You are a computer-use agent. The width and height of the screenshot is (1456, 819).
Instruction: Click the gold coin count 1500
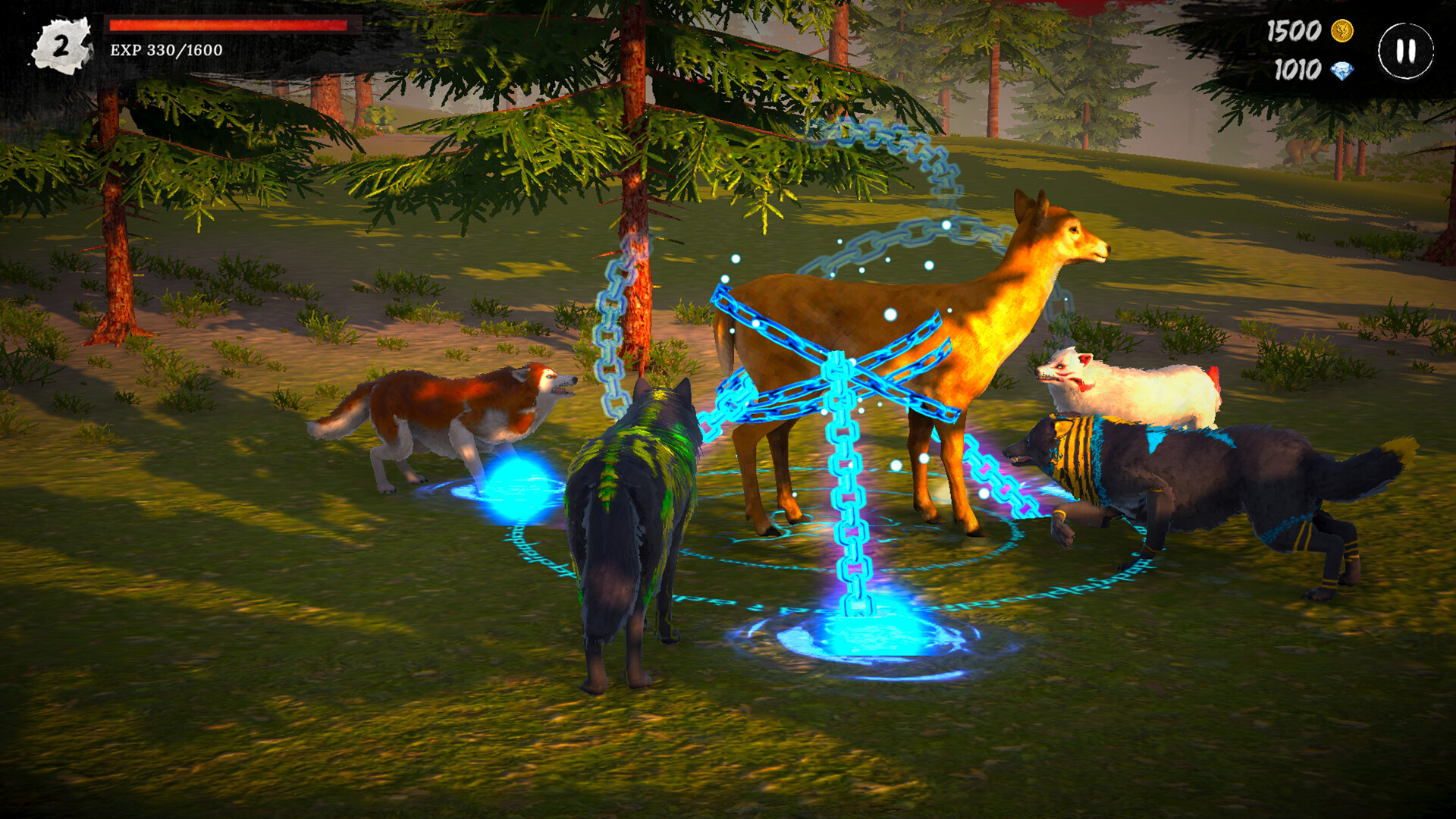[x=1295, y=32]
